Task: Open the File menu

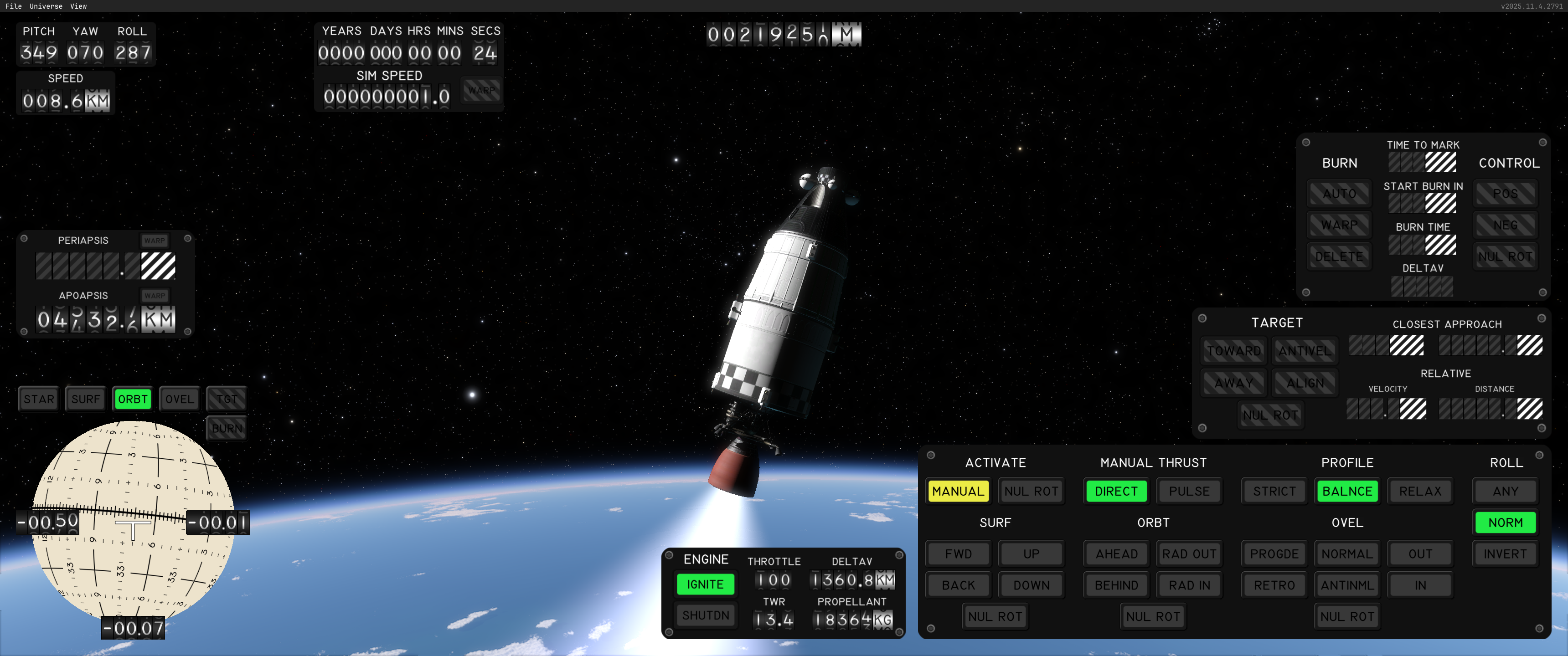Action: [x=13, y=6]
